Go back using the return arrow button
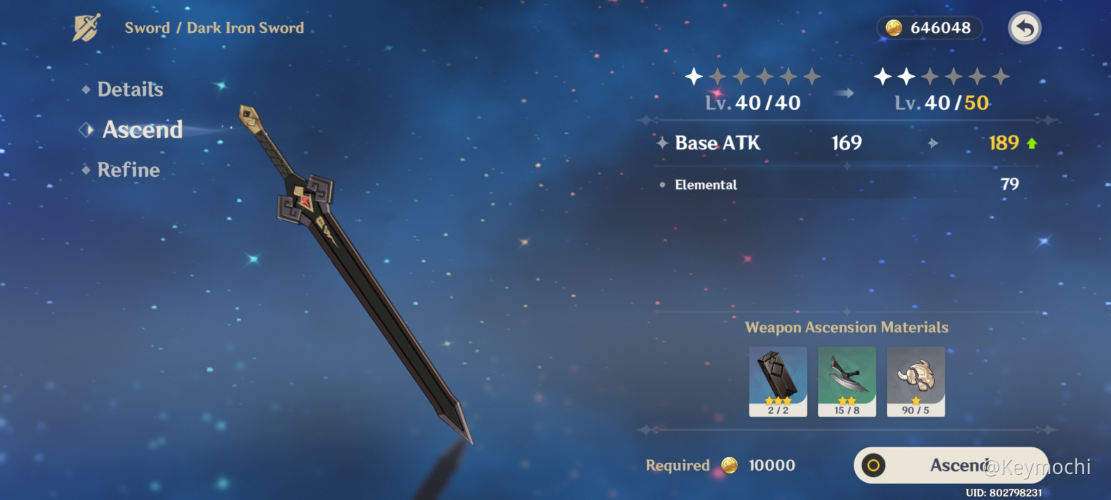Image resolution: width=1111 pixels, height=500 pixels. (x=1023, y=28)
